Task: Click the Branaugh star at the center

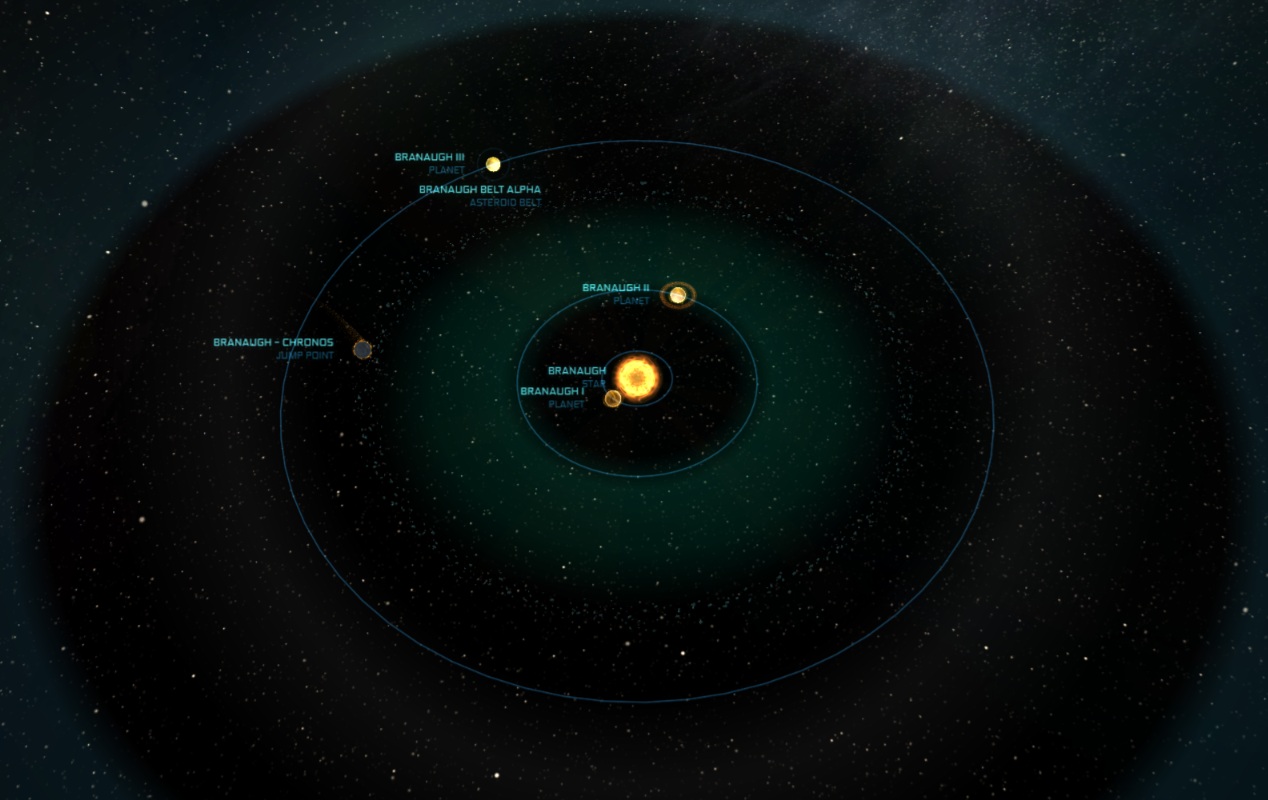Action: click(x=637, y=377)
